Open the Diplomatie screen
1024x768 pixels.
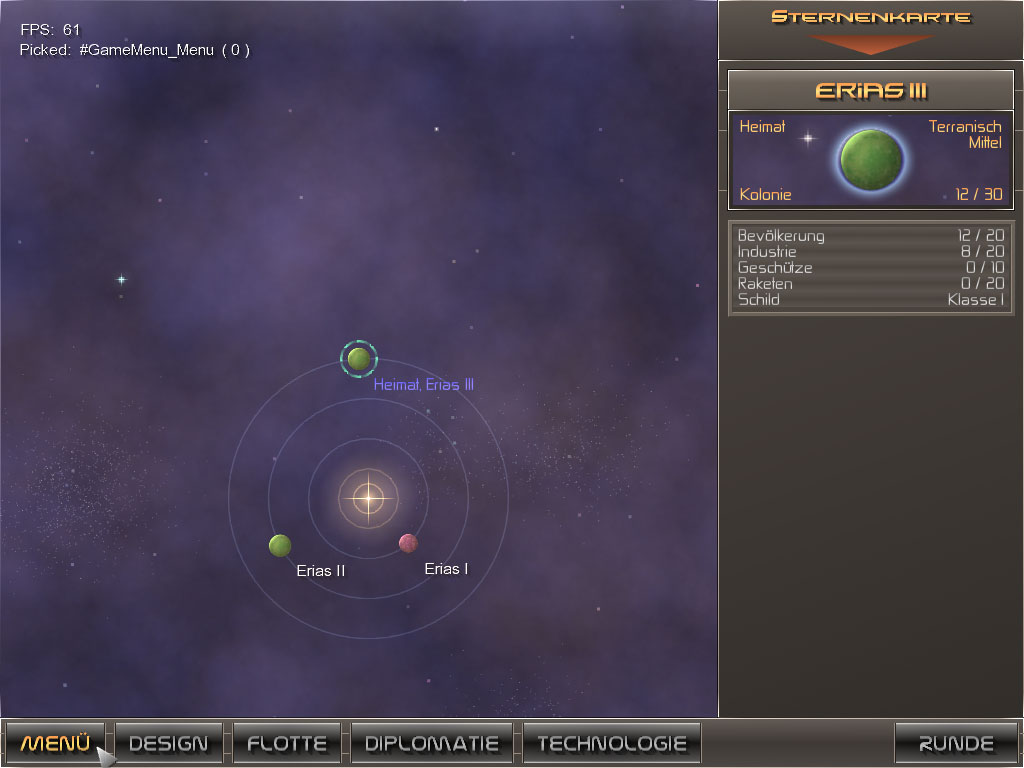pos(431,743)
